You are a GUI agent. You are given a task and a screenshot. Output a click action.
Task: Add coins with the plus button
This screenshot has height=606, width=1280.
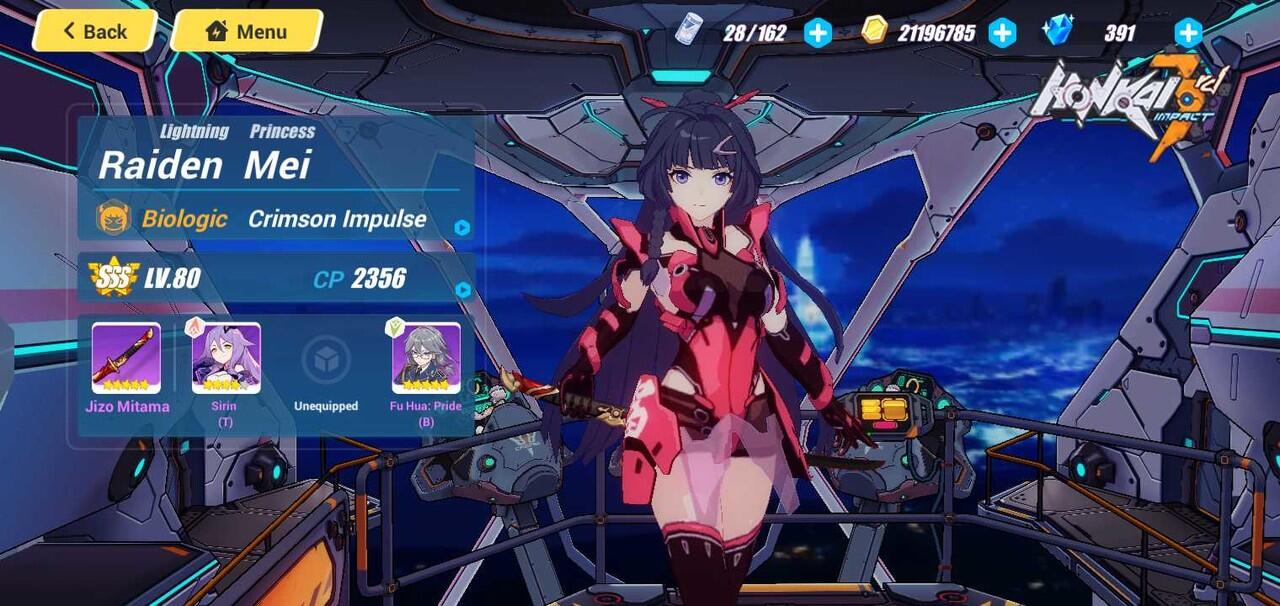pos(1002,33)
